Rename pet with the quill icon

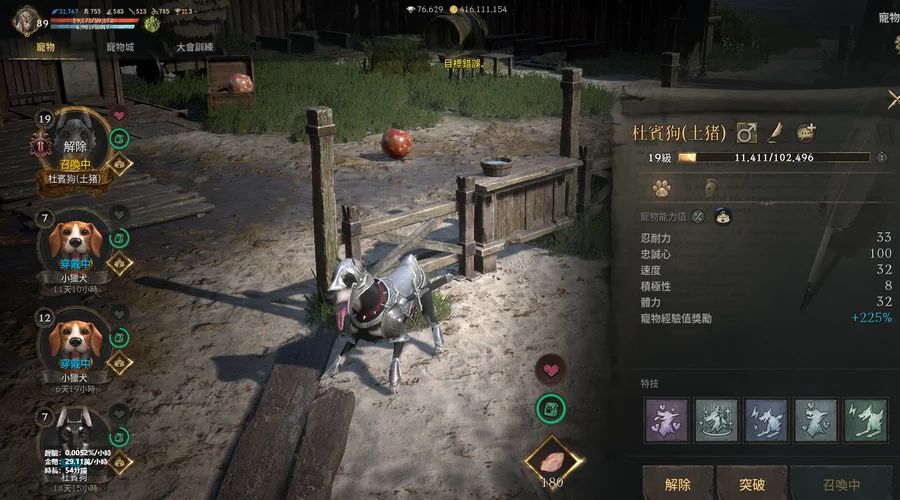775,132
